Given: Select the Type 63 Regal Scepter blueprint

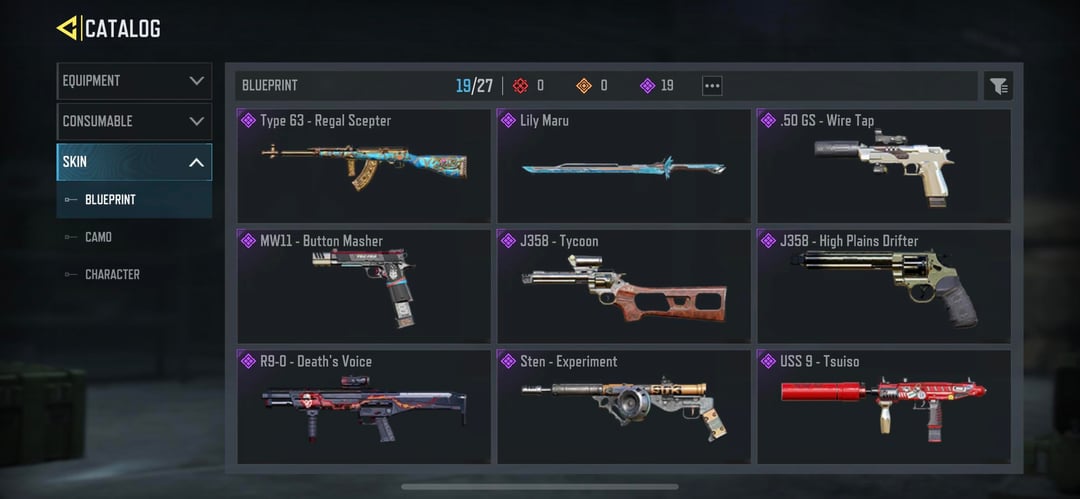Looking at the screenshot, I should tap(364, 165).
